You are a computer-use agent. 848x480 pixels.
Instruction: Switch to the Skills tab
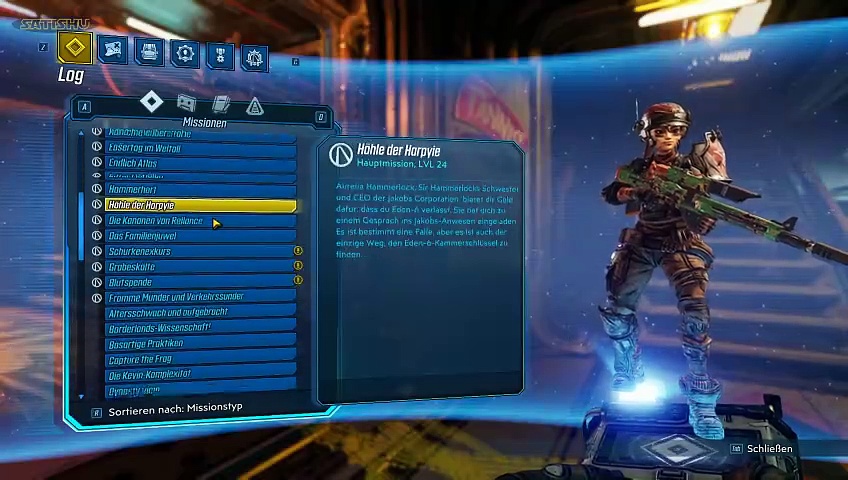184,53
